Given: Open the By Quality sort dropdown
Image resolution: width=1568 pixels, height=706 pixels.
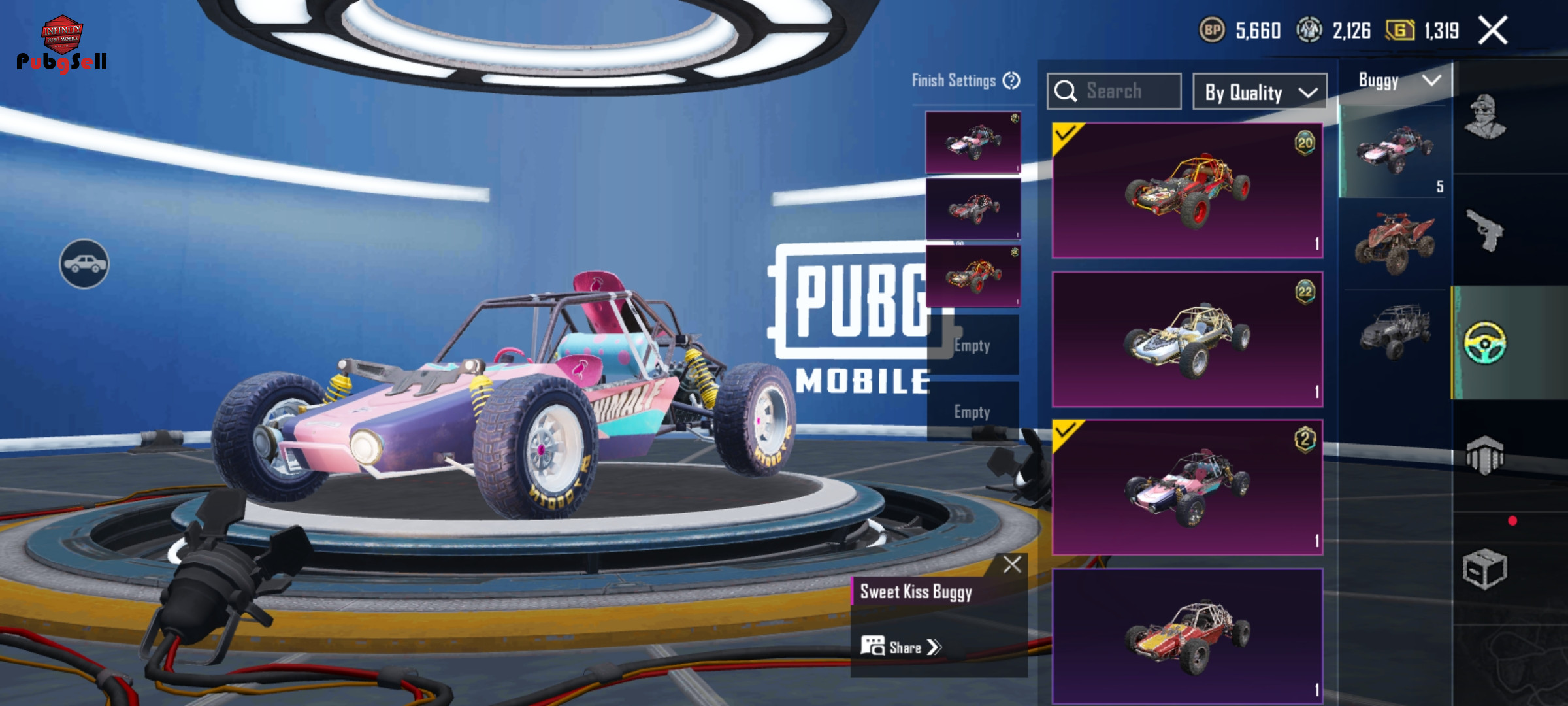Looking at the screenshot, I should click(x=1259, y=92).
